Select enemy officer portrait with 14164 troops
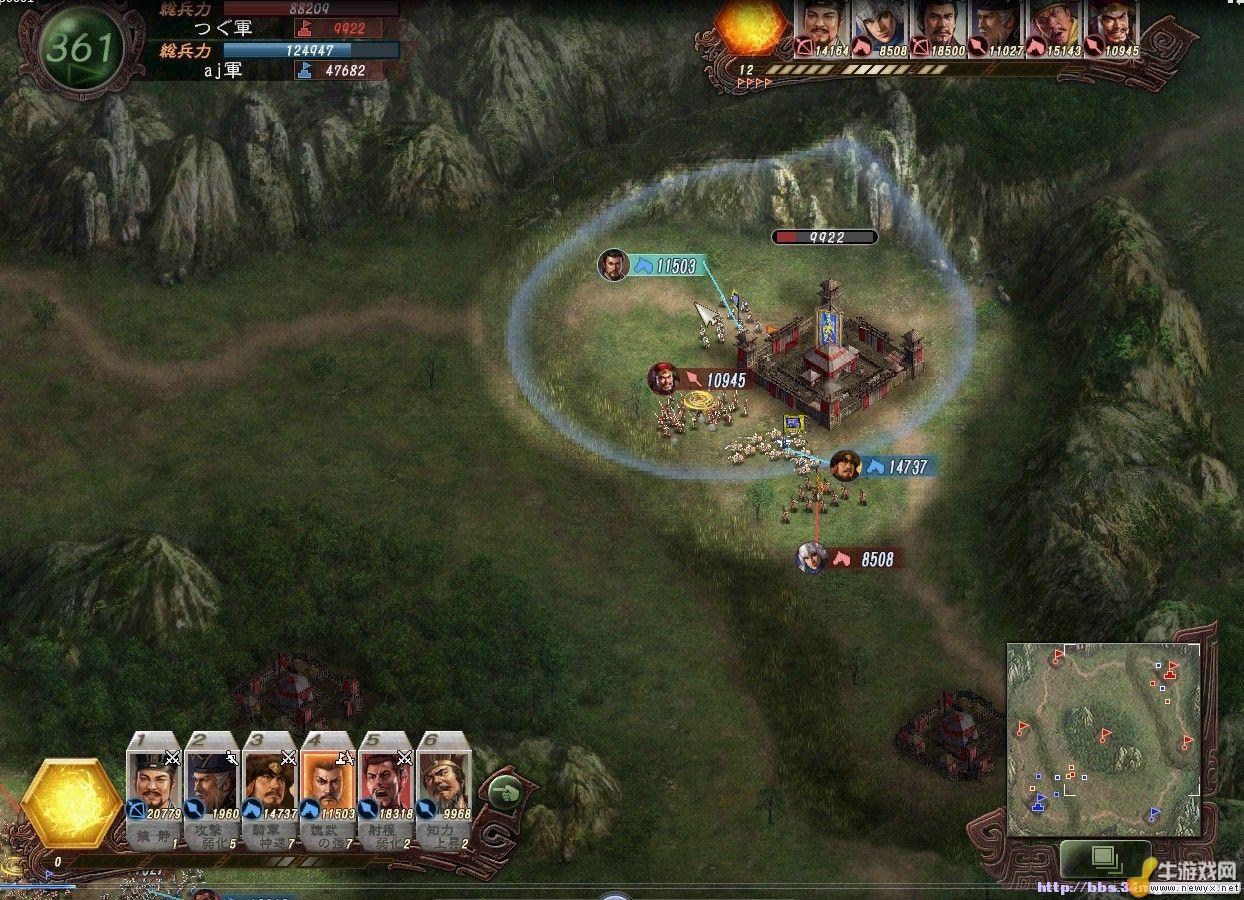This screenshot has height=900, width=1244. 822,29
